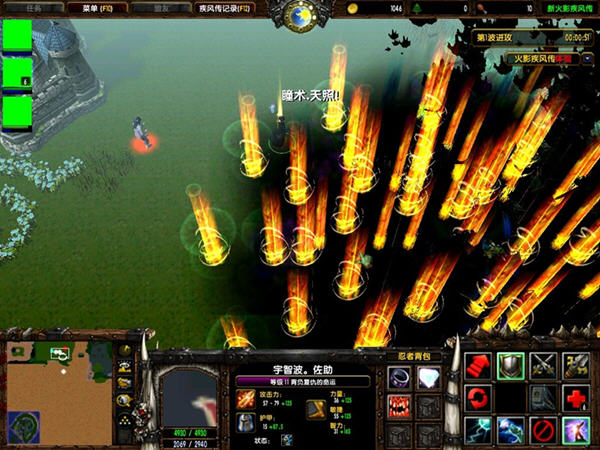Choose the shield Hold Position command
The height and width of the screenshot is (450, 600).
(x=511, y=366)
